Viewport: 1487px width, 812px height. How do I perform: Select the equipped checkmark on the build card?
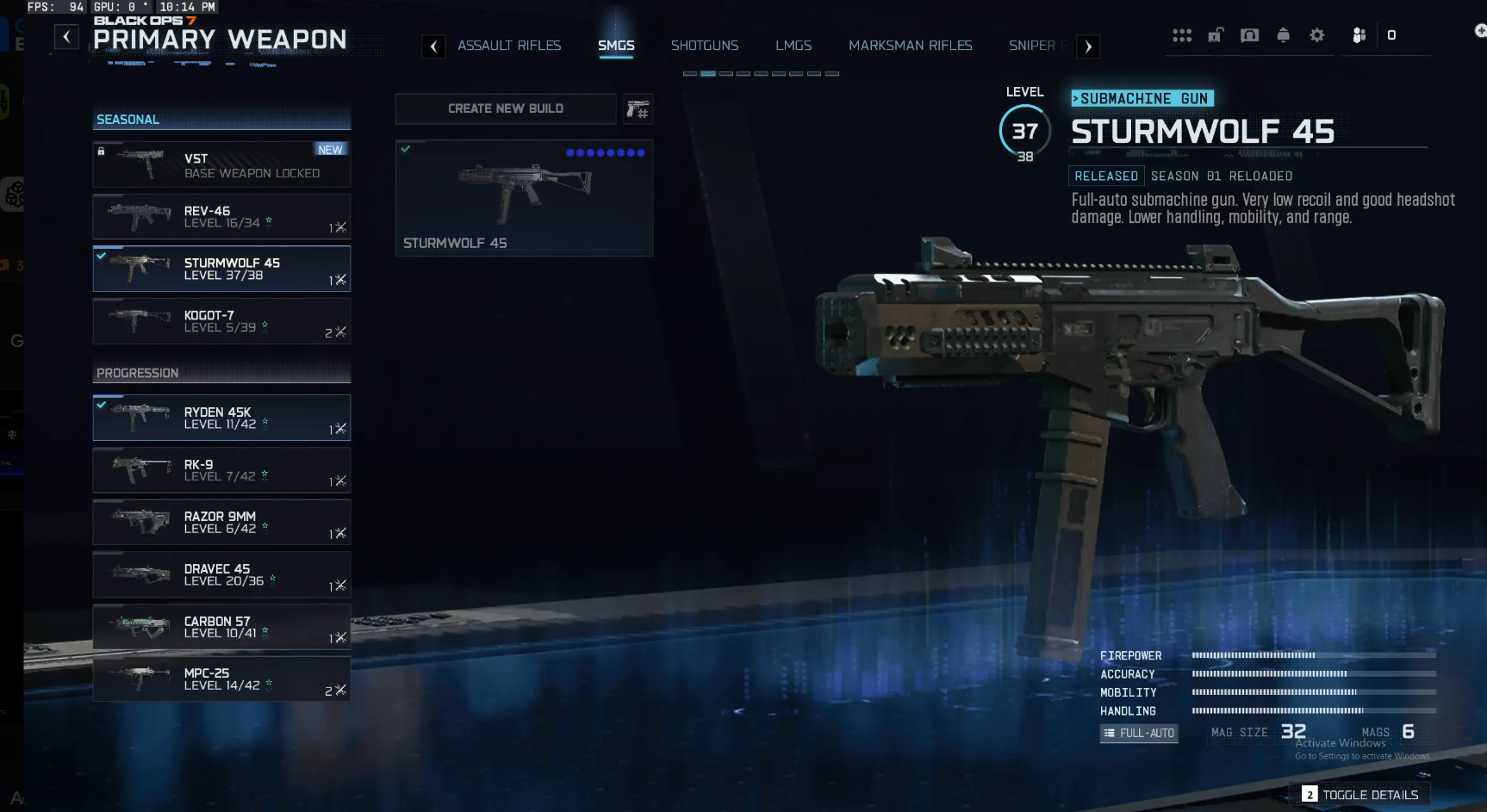click(x=407, y=148)
